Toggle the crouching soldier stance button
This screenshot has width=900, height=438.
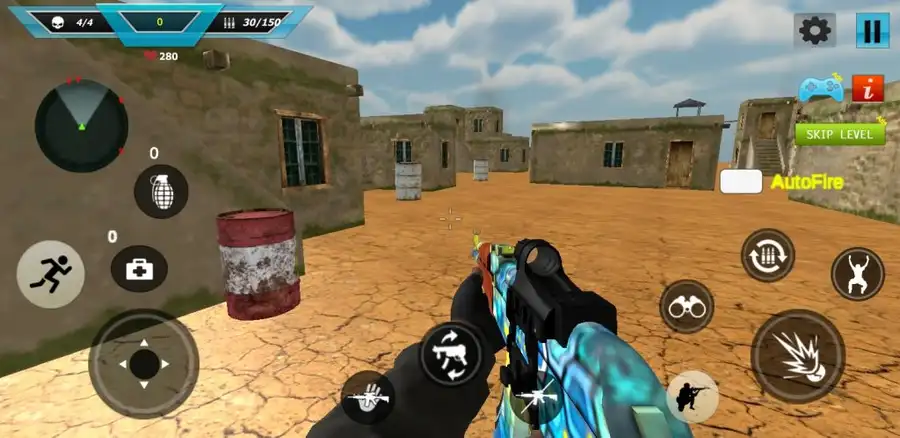[x=692, y=396]
